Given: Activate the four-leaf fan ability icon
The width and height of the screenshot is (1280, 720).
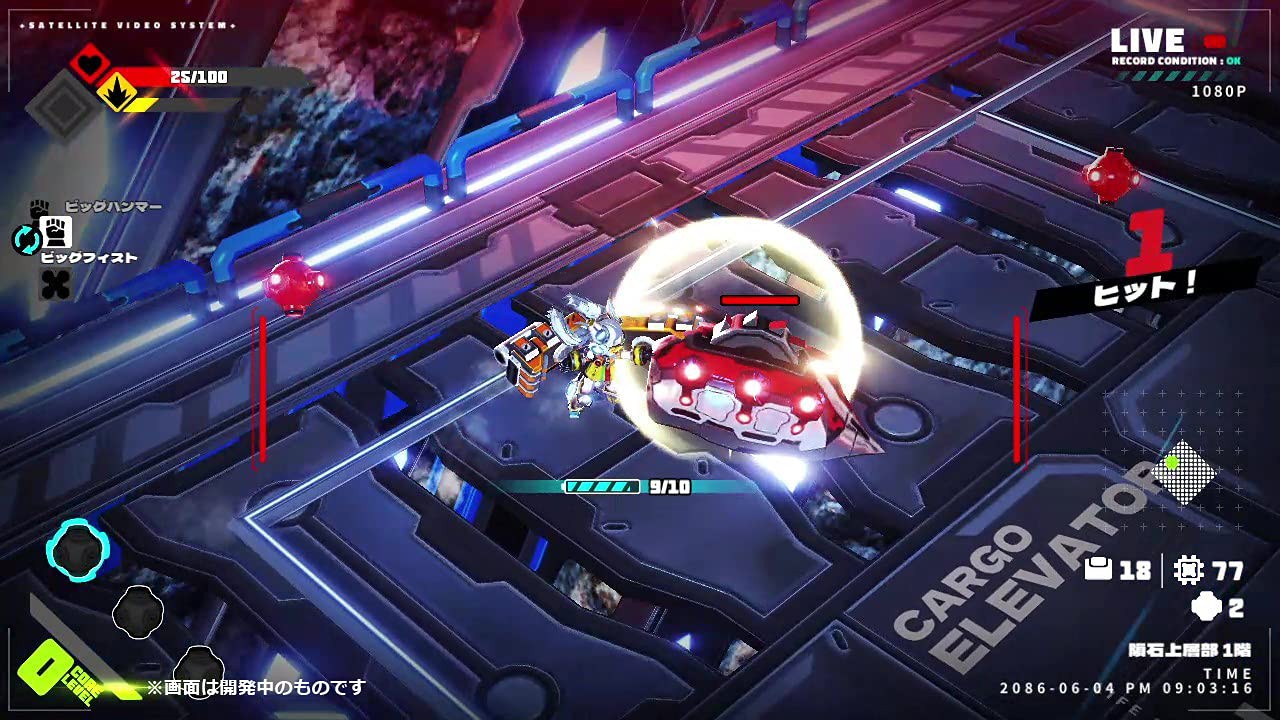Looking at the screenshot, I should click(56, 285).
